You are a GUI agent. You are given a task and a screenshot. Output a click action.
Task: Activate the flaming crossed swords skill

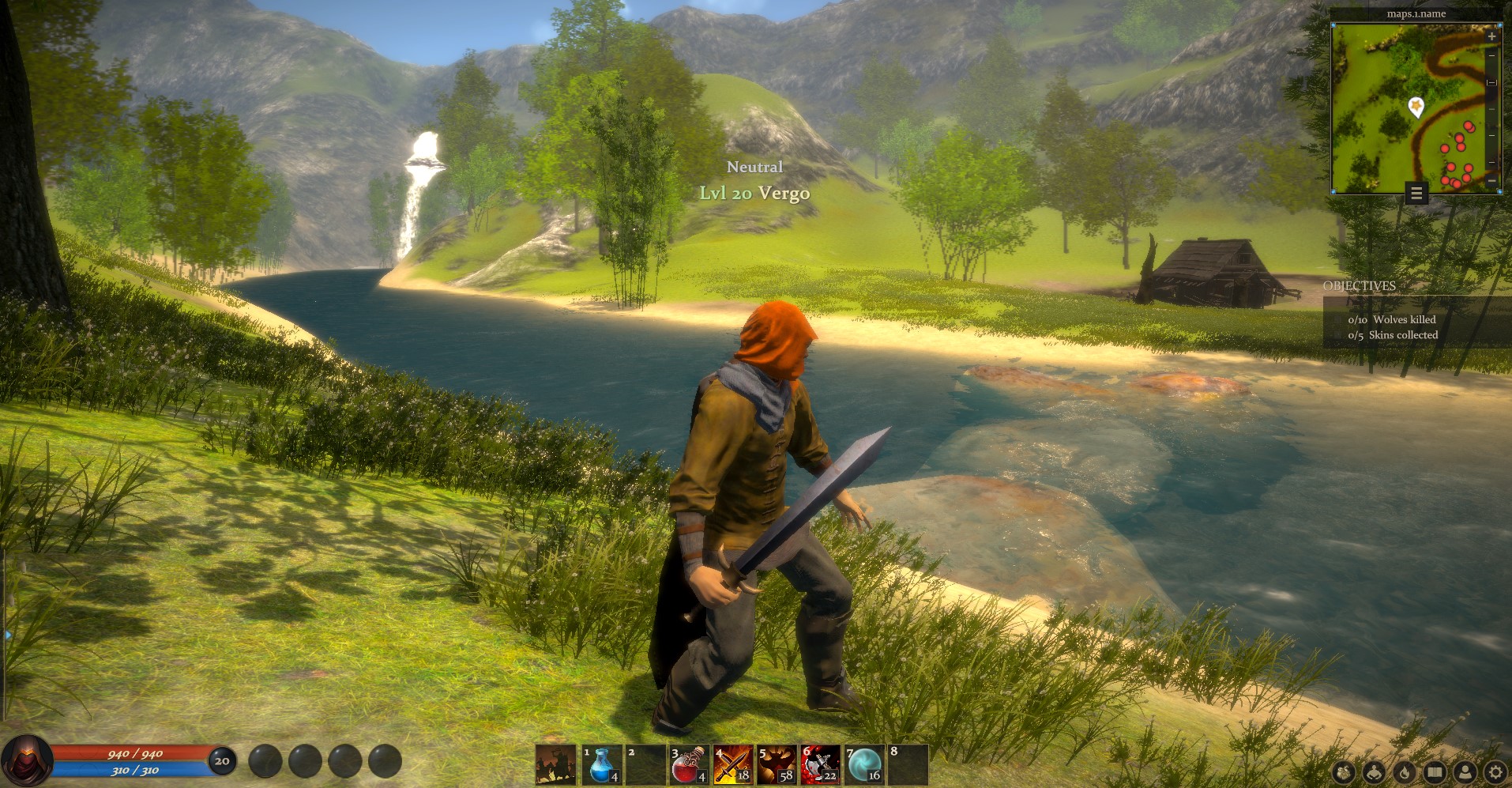point(732,765)
